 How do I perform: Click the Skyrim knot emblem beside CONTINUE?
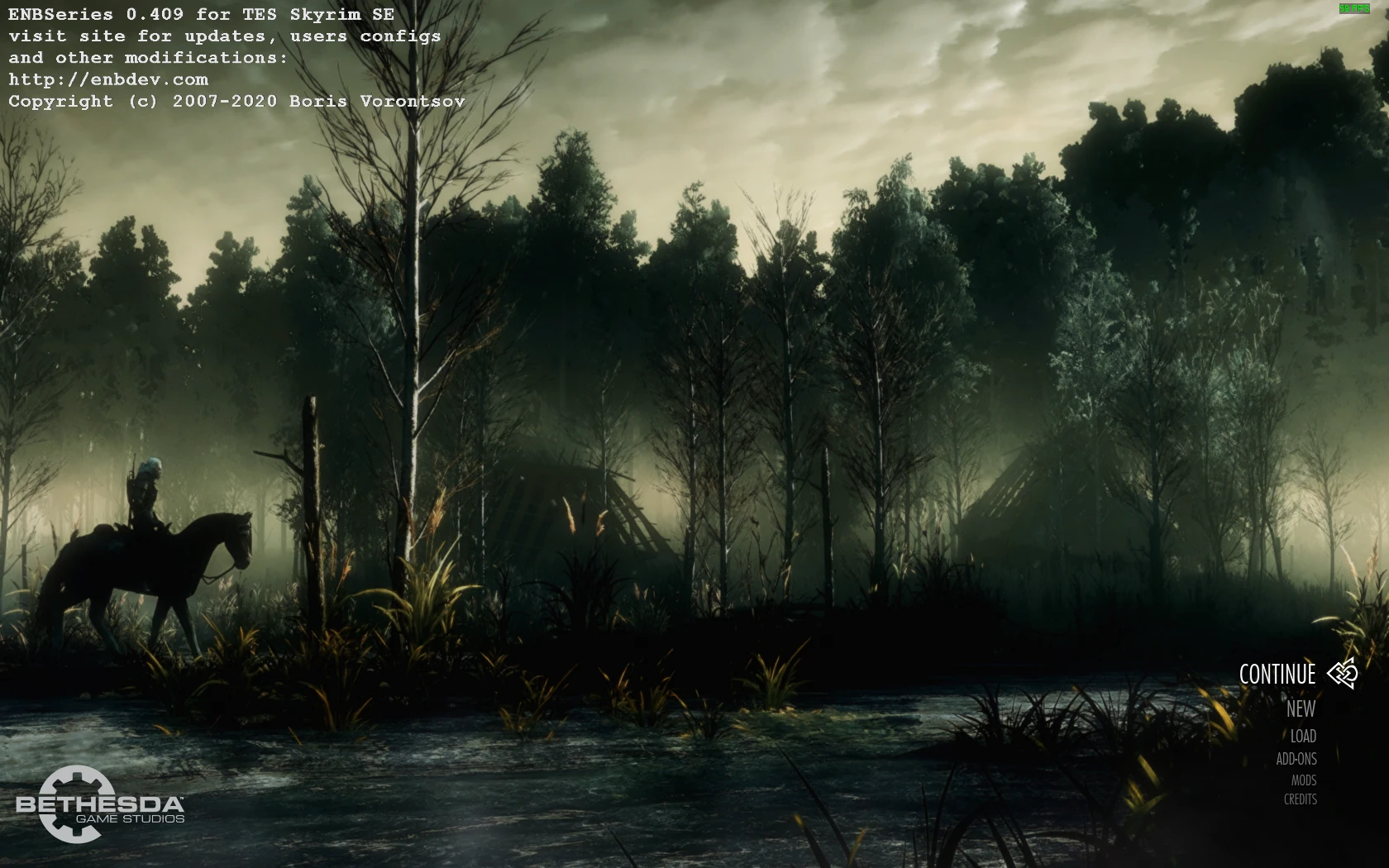[1343, 674]
